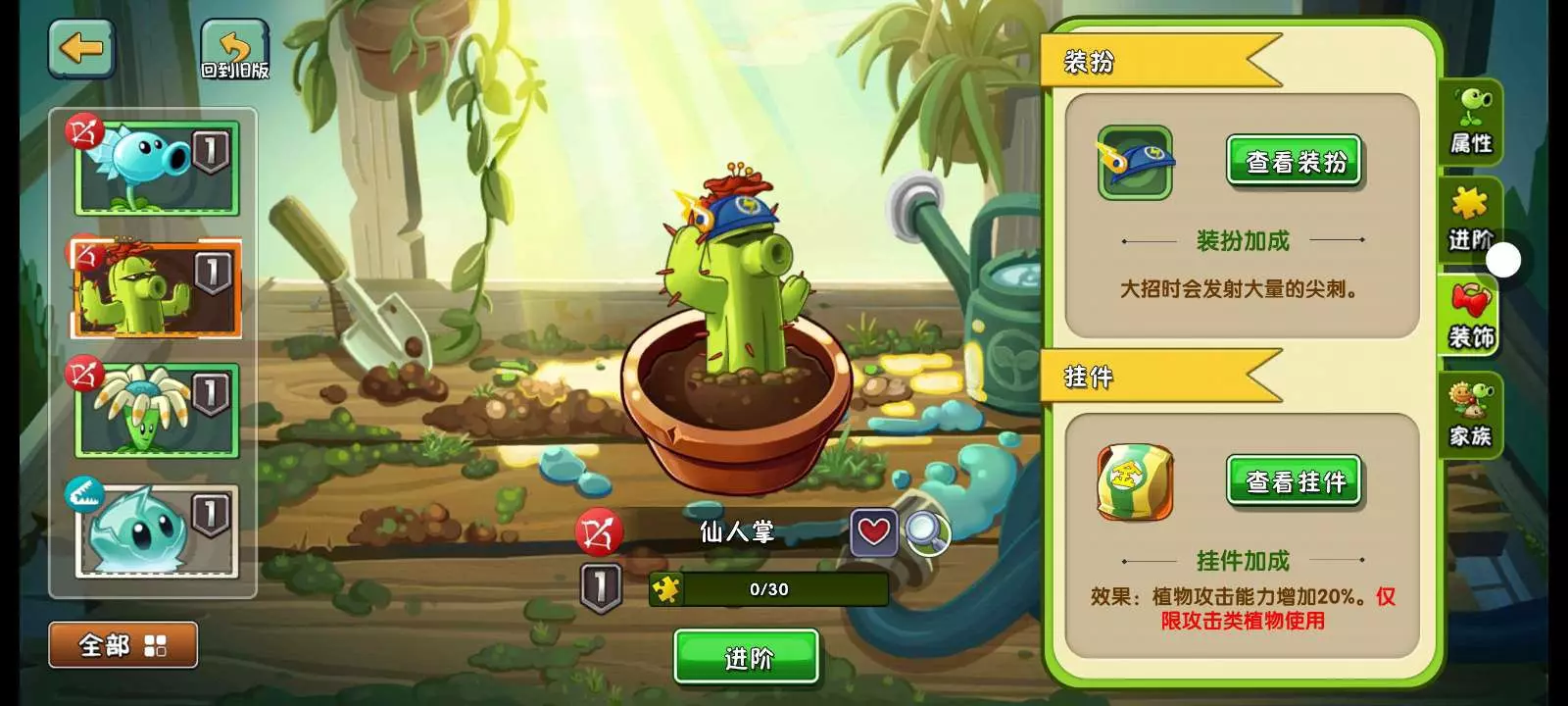Toggle the heart favorite icon

pos(873,532)
